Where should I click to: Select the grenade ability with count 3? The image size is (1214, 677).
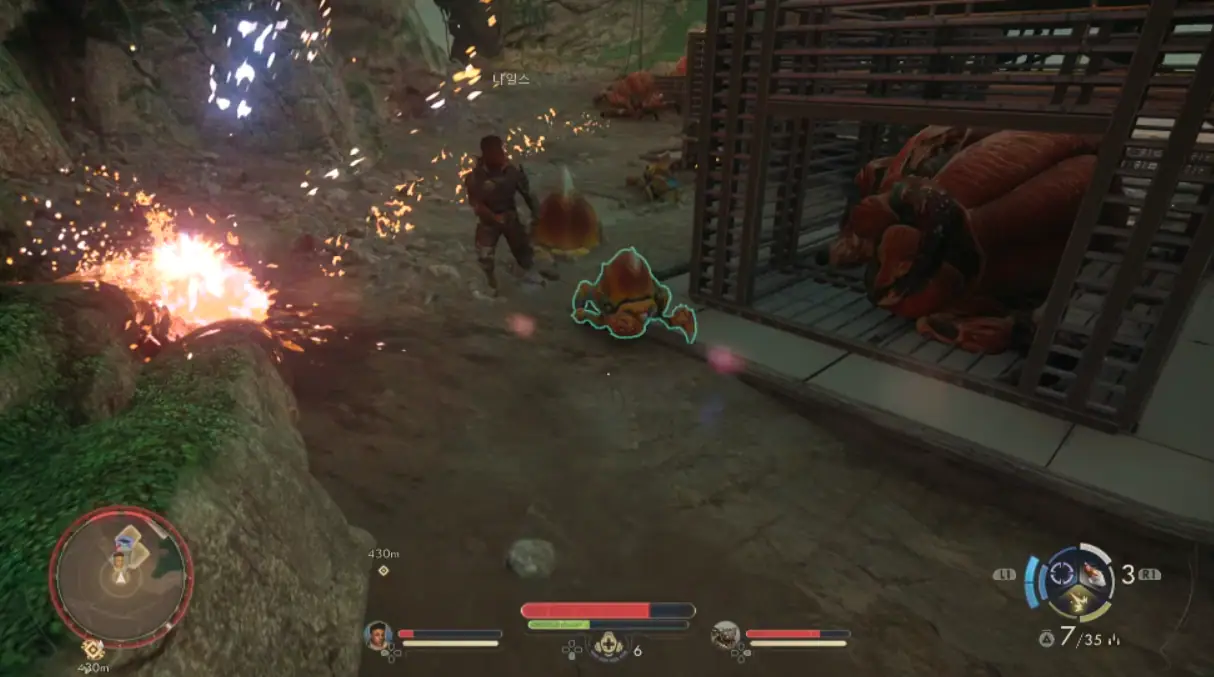(x=1097, y=574)
